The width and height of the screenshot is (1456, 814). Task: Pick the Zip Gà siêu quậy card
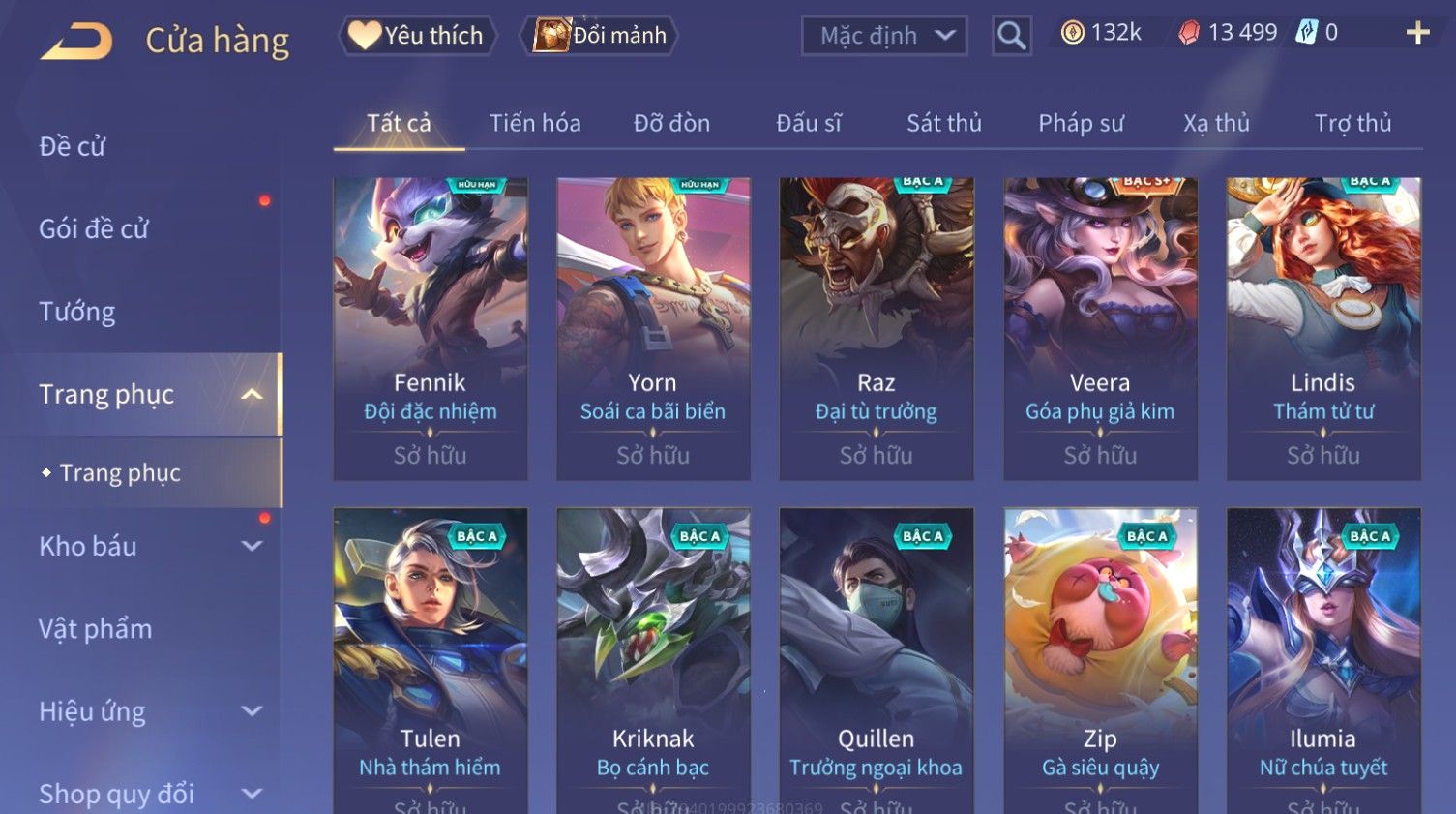click(x=1100, y=658)
